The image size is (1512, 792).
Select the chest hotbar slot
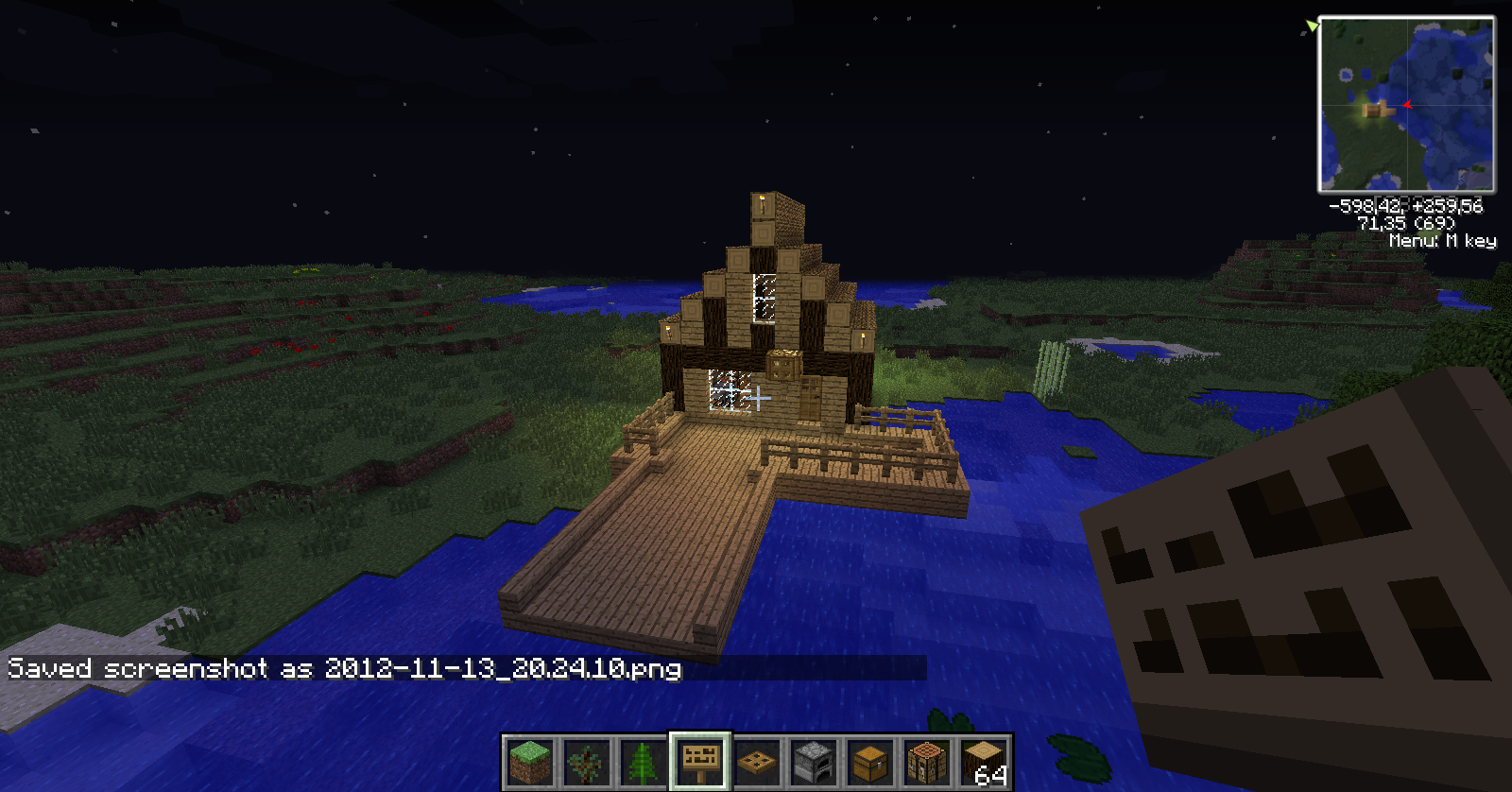pyautogui.click(x=870, y=762)
